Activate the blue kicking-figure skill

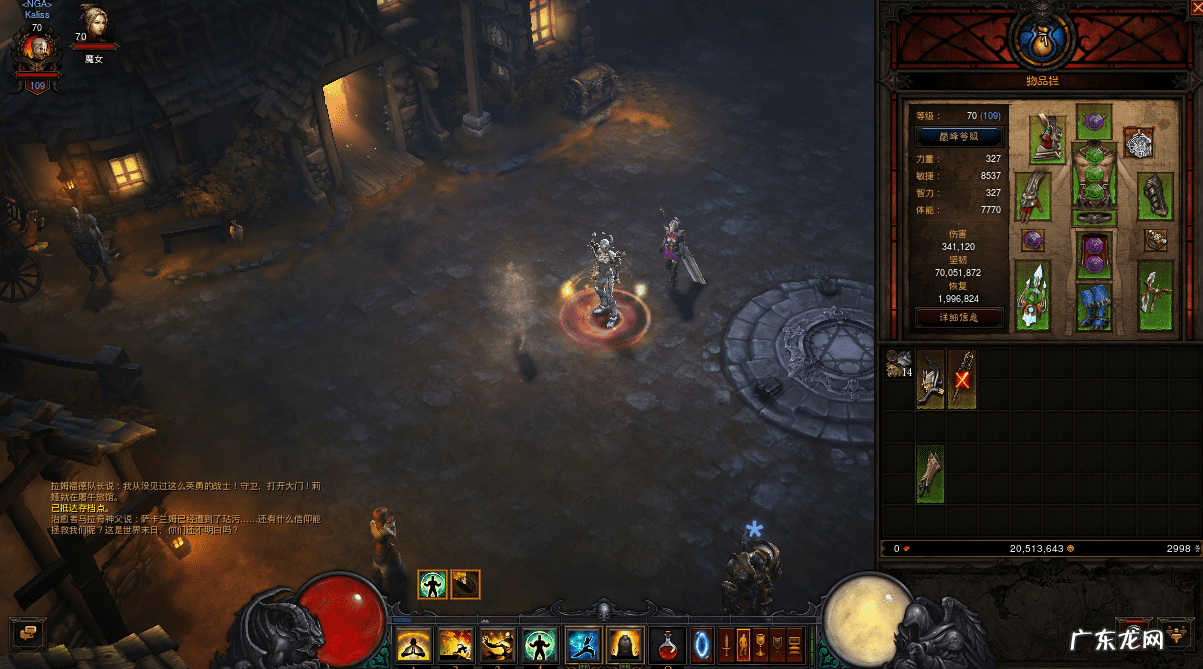coord(583,644)
